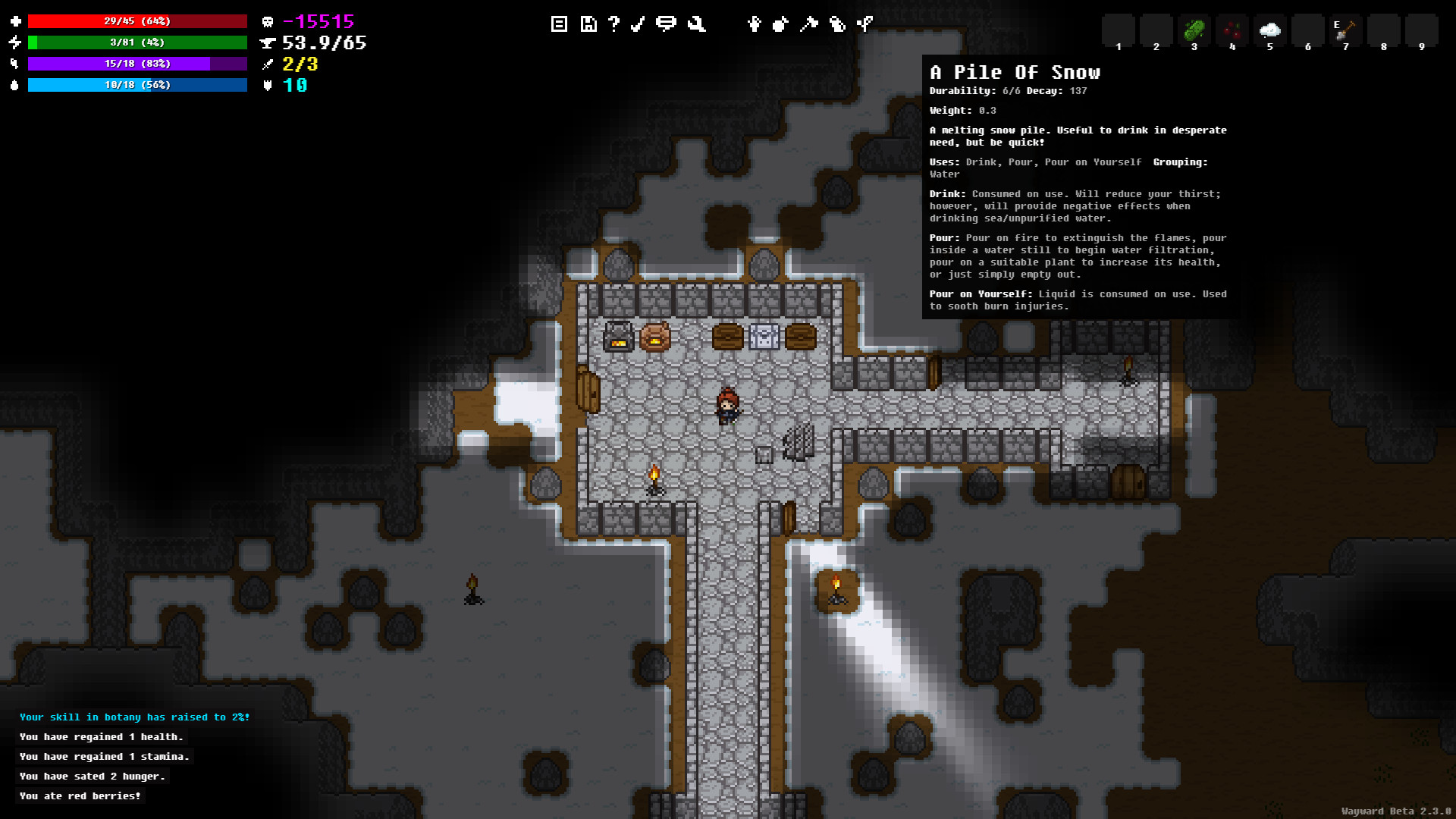The height and width of the screenshot is (819, 1456).
Task: Open the game menu icon
Action: 559,24
